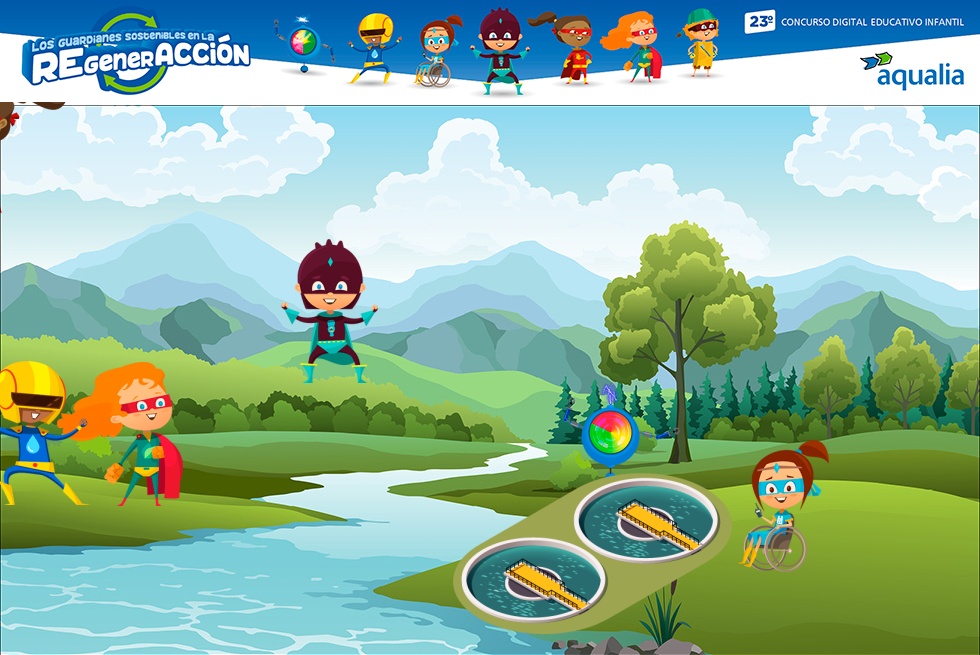Image resolution: width=980 pixels, height=655 pixels.
Task: Open the aqualia logo link
Action: click(x=912, y=70)
